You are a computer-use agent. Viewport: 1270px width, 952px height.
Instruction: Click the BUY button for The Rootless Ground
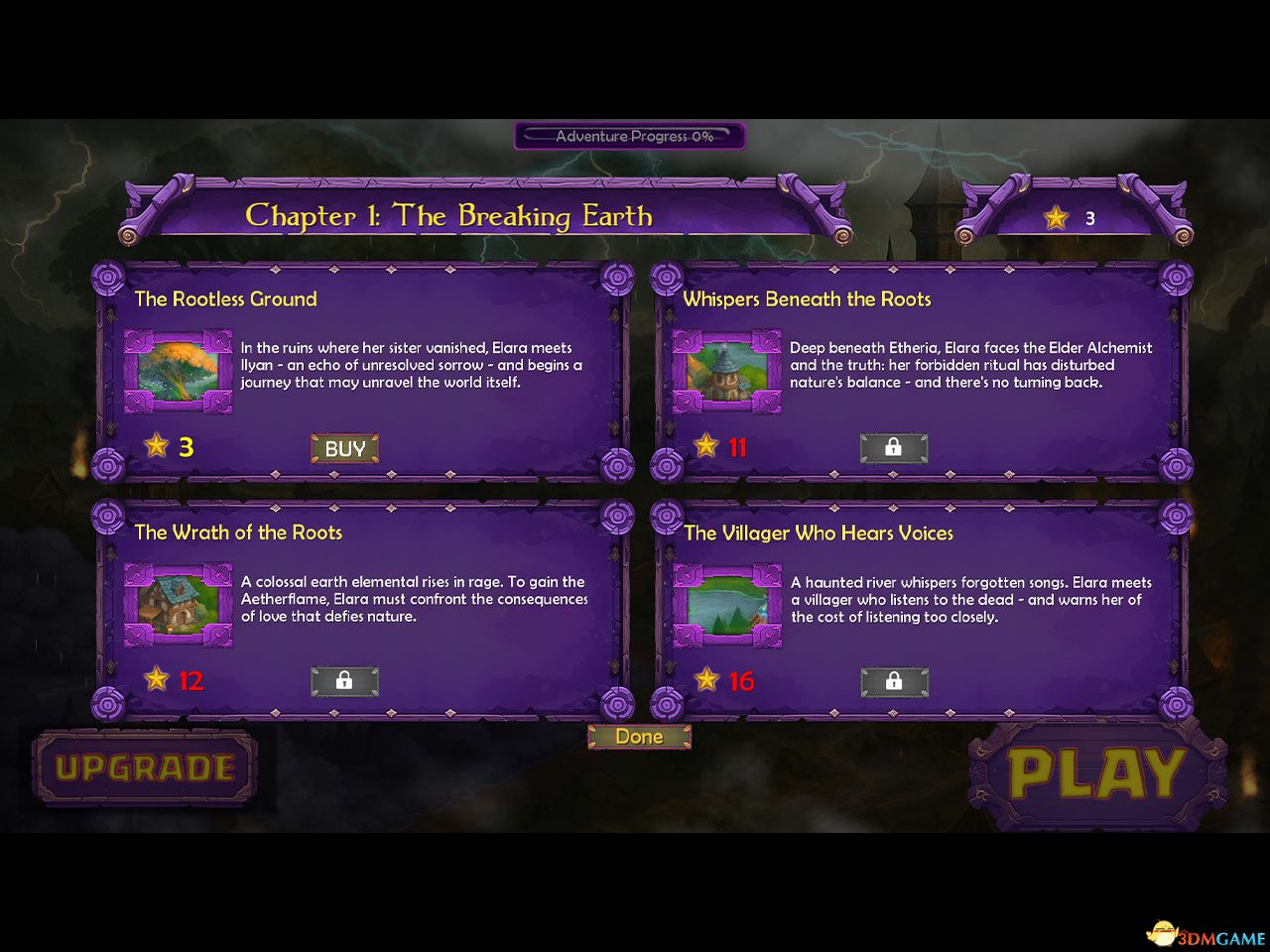click(343, 448)
